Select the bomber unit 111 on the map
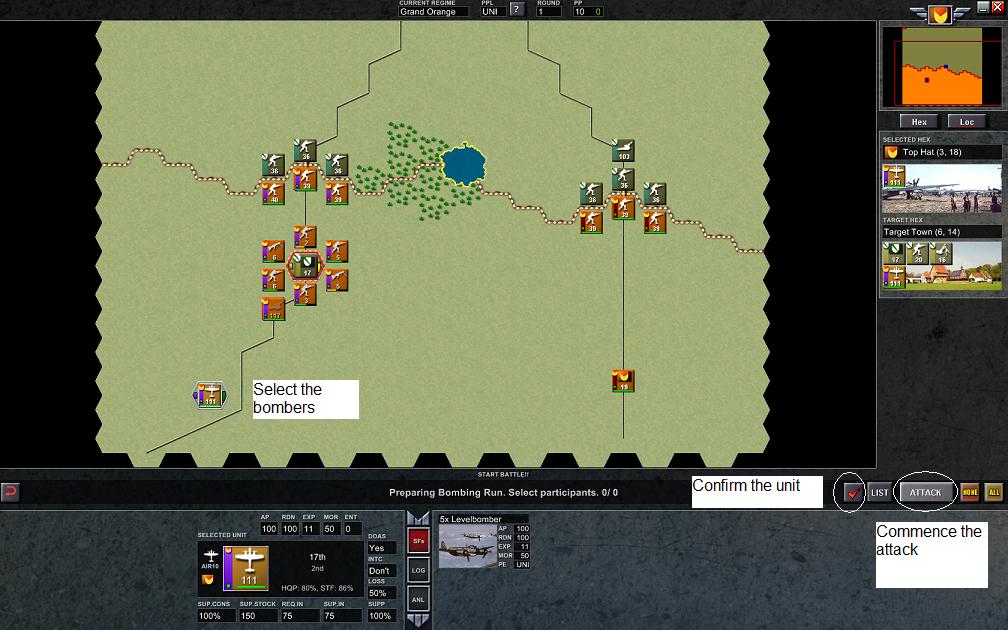This screenshot has height=630, width=1008. (210, 394)
